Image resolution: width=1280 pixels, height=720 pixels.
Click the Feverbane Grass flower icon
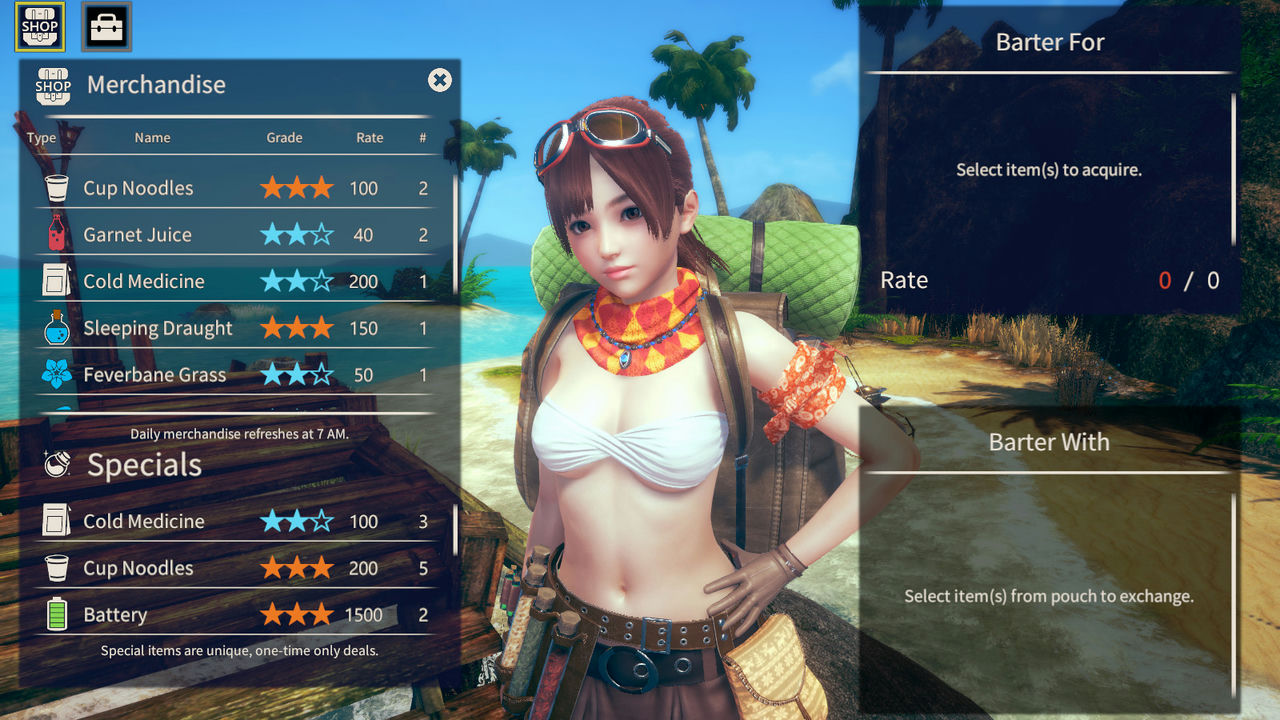pyautogui.click(x=55, y=374)
